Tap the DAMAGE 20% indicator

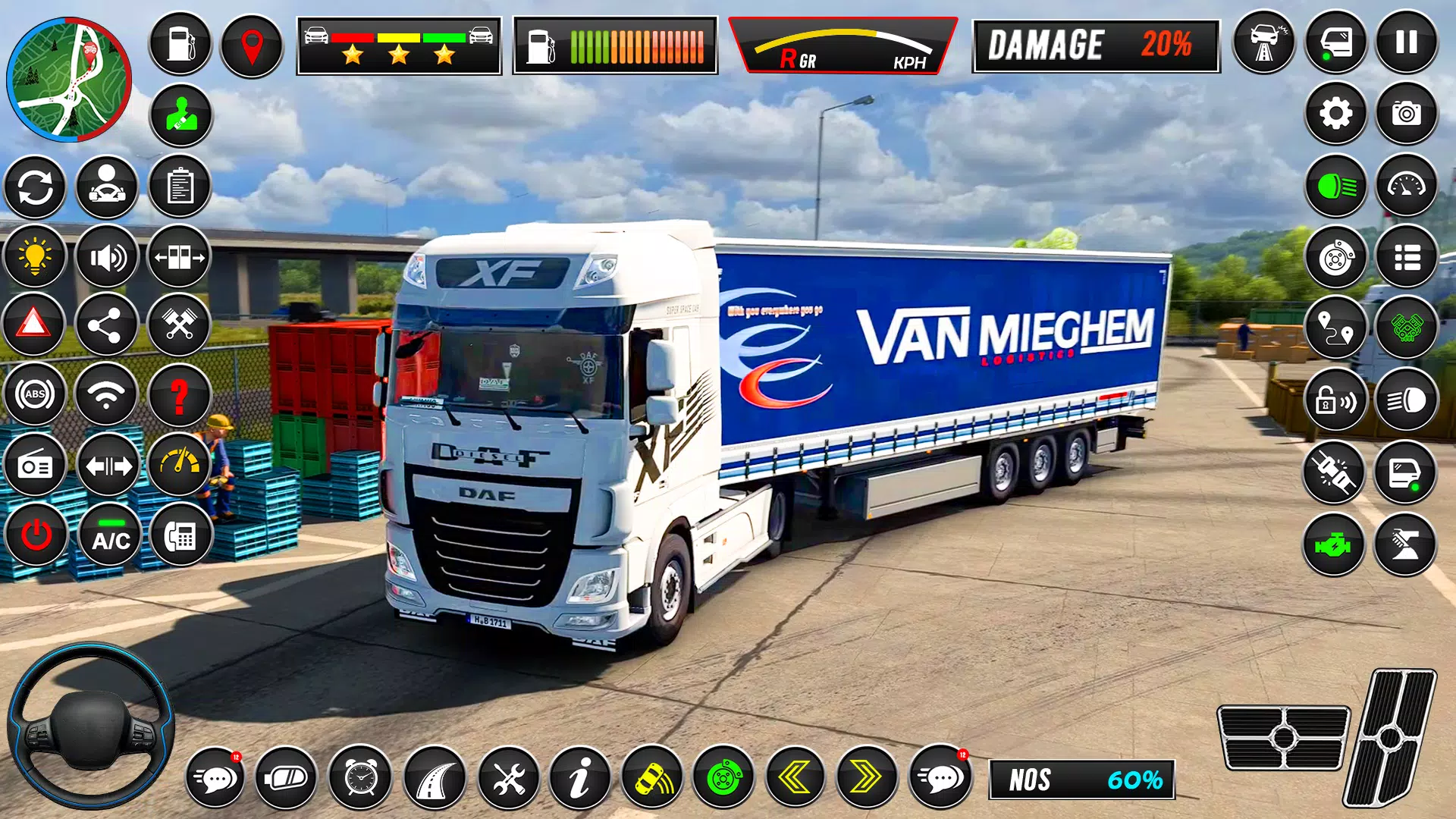[x=1096, y=45]
